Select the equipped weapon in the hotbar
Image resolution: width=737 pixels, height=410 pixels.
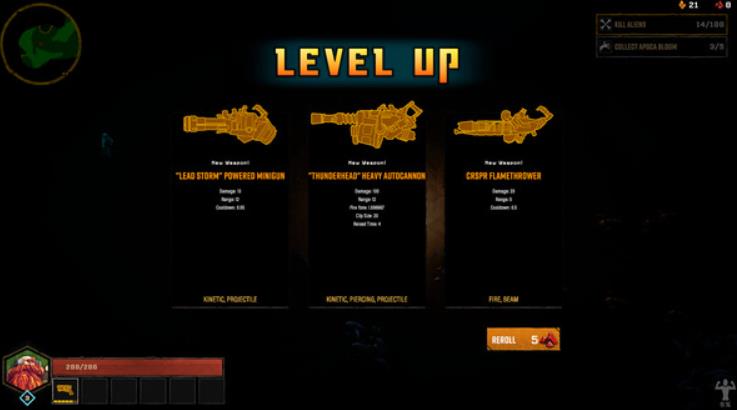pos(66,389)
